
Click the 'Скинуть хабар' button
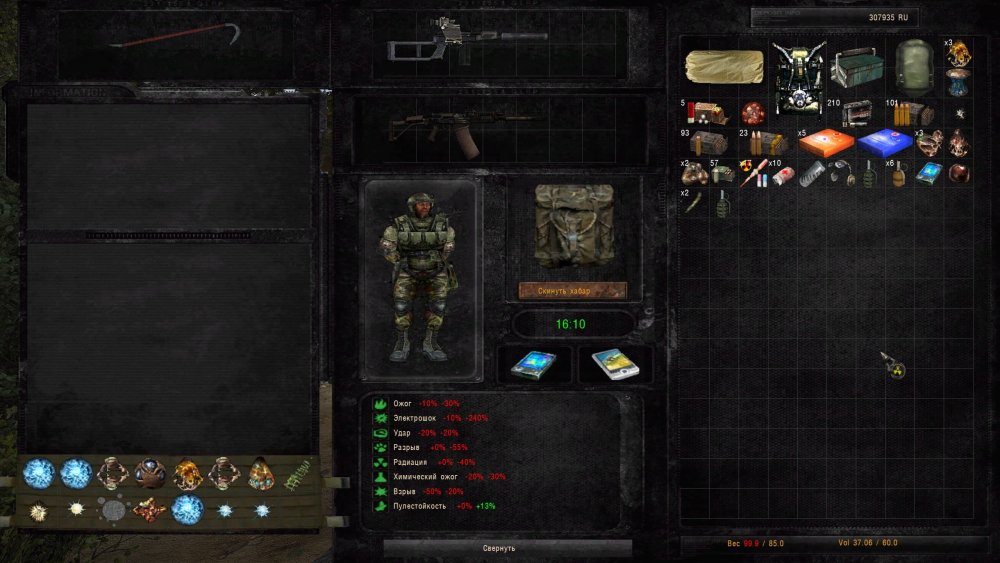pos(572,291)
